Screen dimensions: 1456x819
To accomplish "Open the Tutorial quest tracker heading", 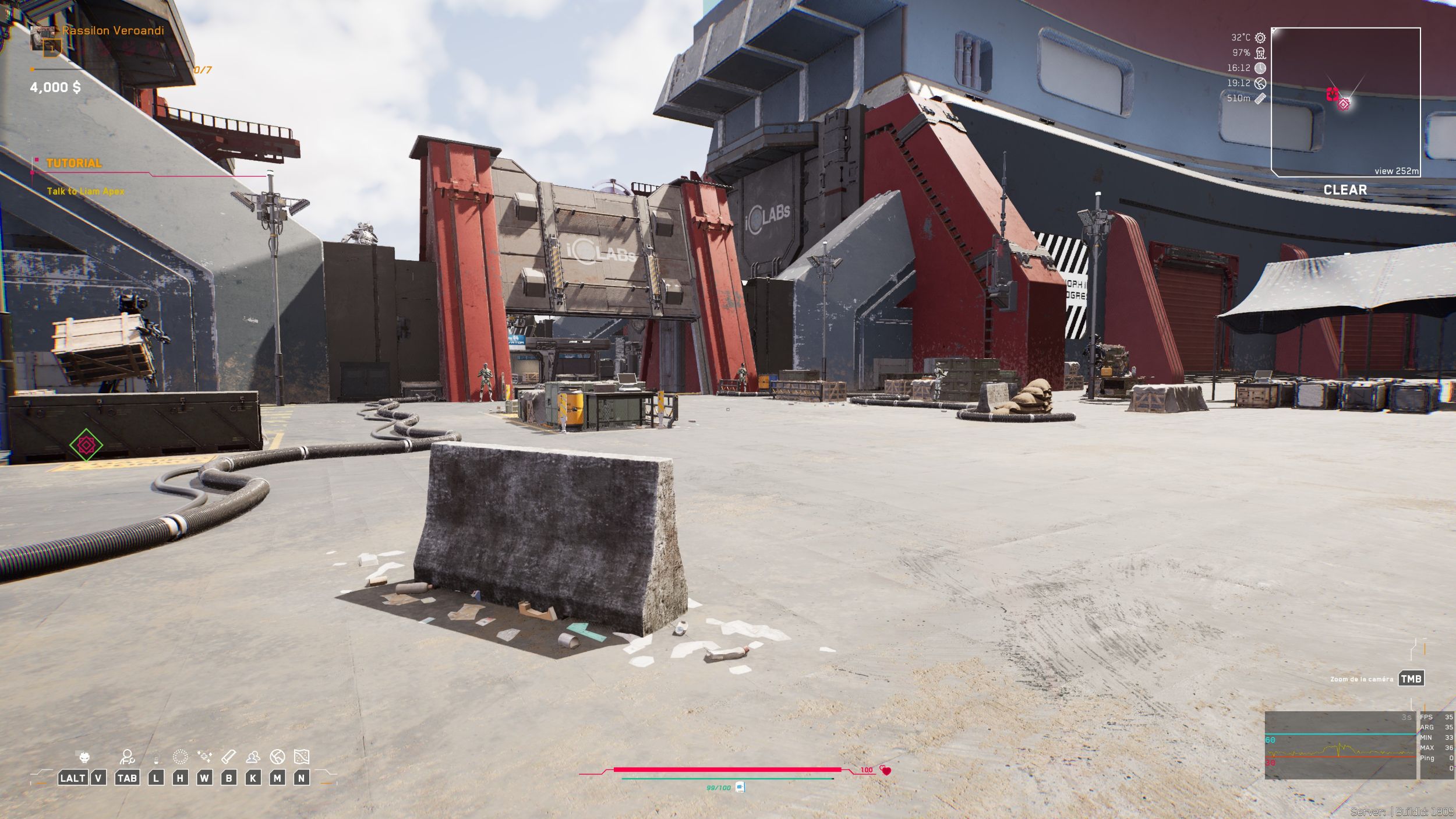I will 74,164.
